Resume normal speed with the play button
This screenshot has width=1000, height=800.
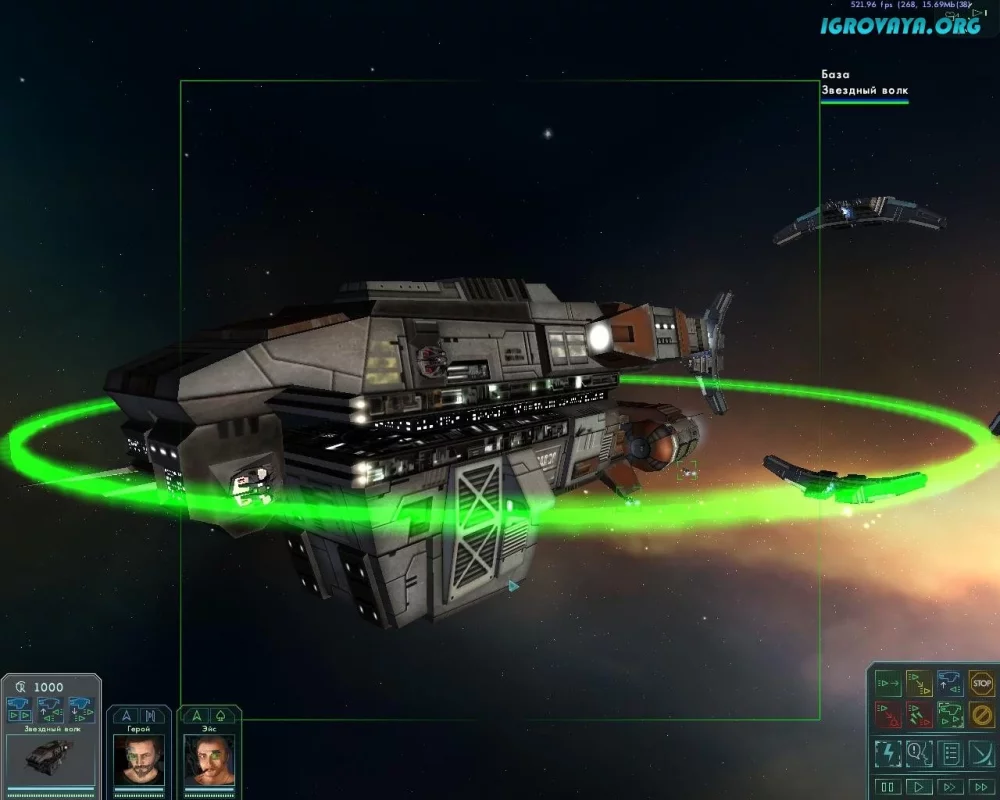click(x=918, y=787)
